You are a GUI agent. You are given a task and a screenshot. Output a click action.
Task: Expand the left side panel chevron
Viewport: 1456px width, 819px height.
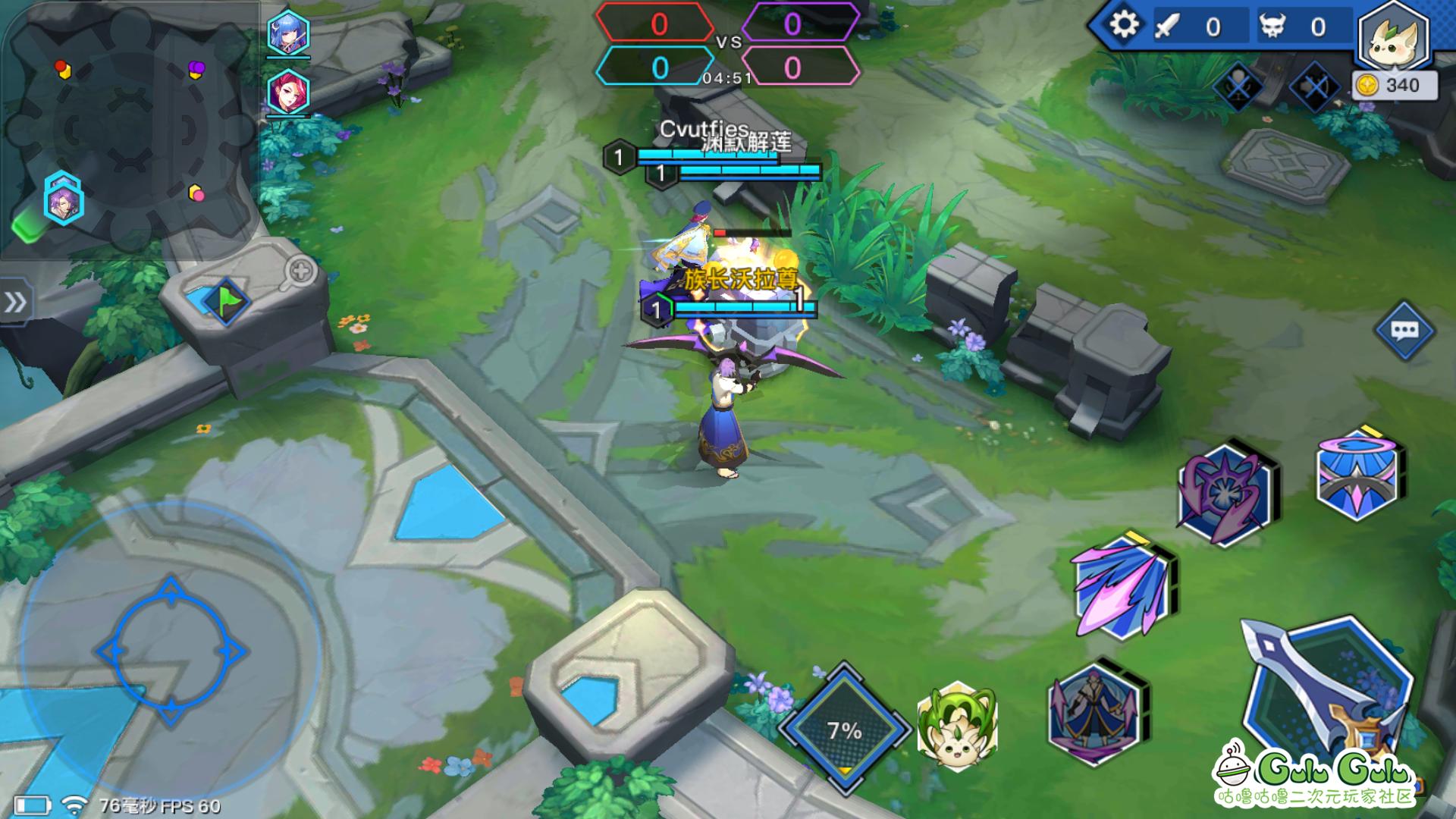17,301
